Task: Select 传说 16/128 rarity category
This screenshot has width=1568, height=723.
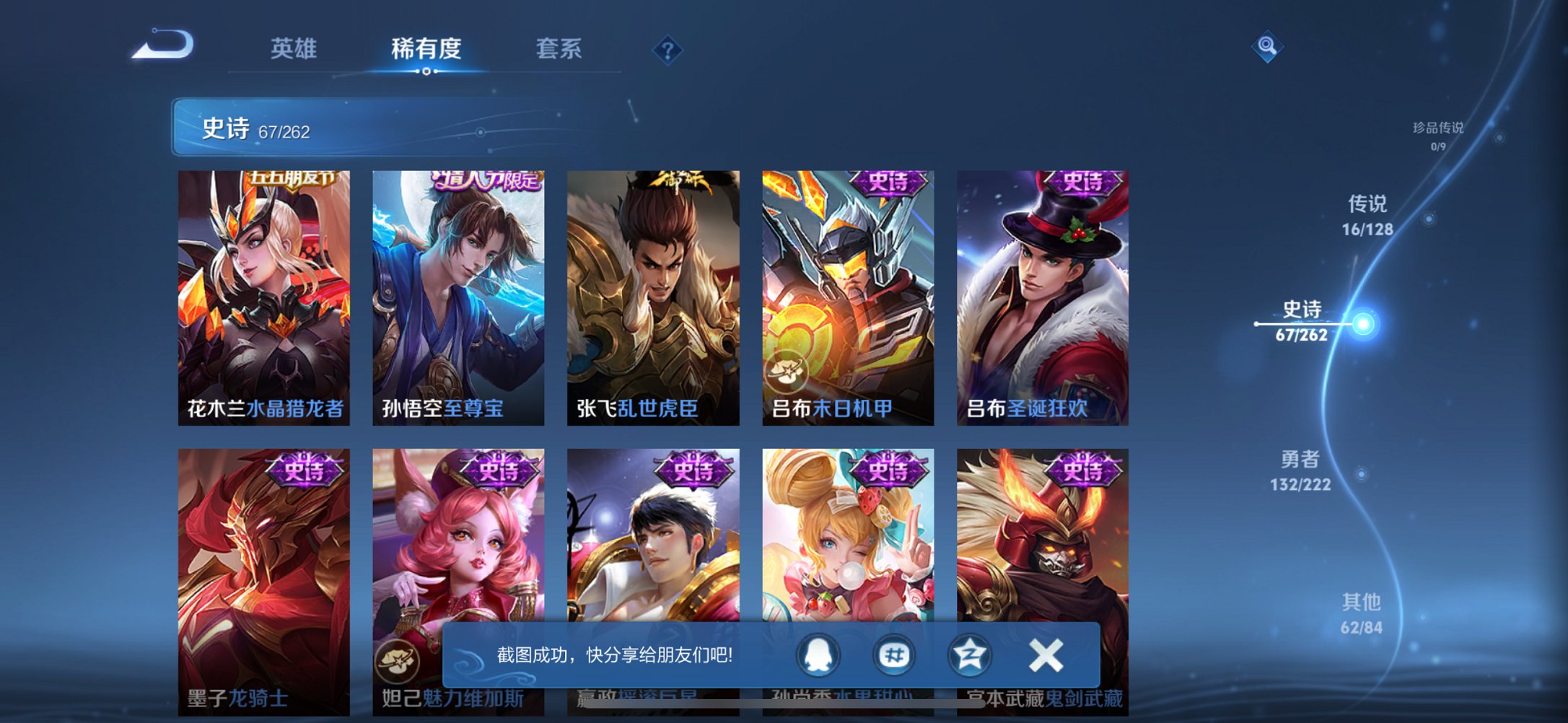Action: point(1366,216)
